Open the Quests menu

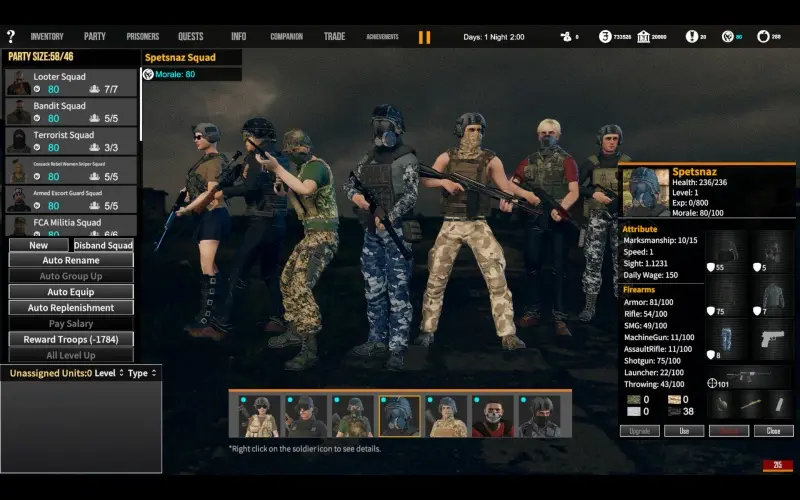(190, 37)
